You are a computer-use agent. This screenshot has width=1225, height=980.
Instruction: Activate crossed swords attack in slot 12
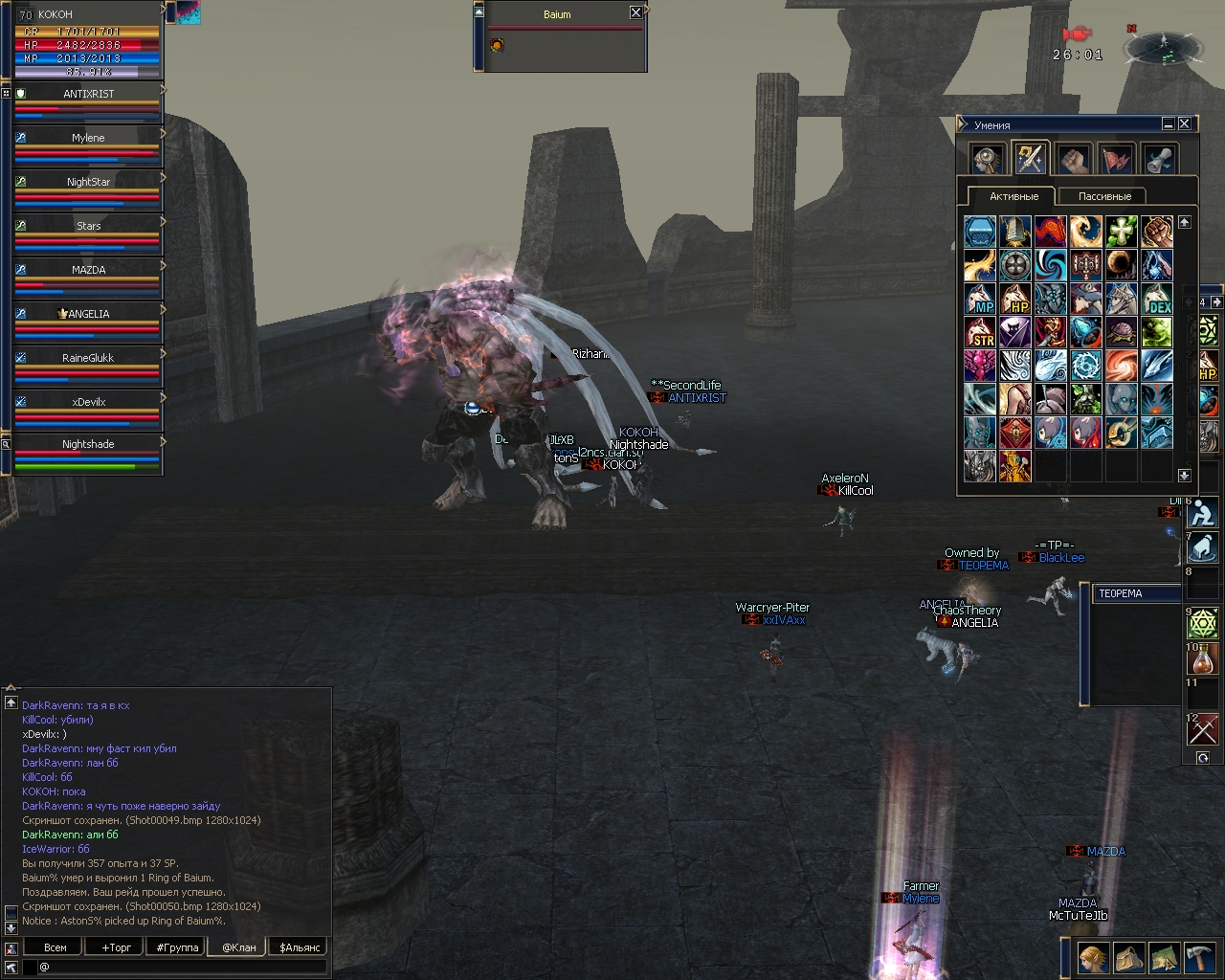[x=1202, y=730]
